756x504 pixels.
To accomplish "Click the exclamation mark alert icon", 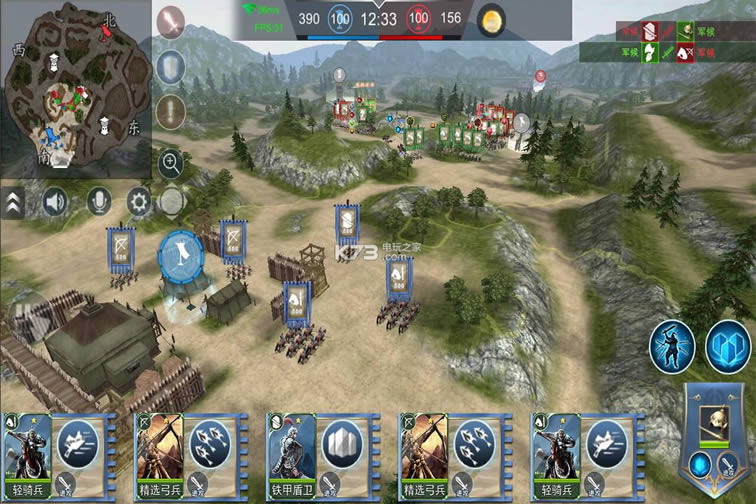I will point(173,111).
